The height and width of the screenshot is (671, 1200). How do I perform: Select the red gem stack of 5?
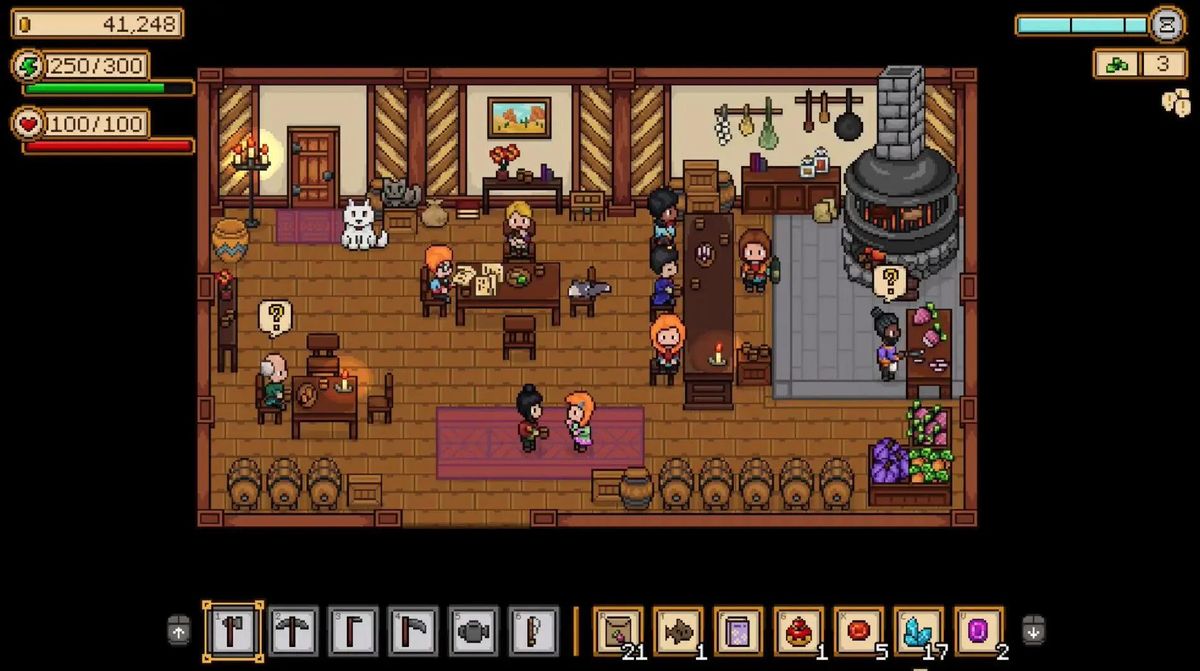858,631
